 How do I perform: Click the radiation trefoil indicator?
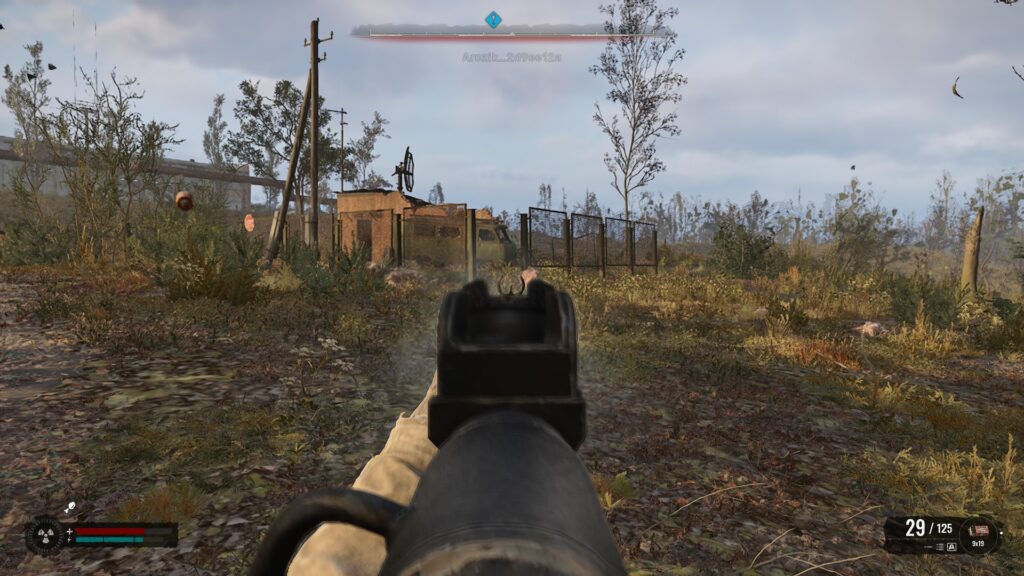[44, 535]
